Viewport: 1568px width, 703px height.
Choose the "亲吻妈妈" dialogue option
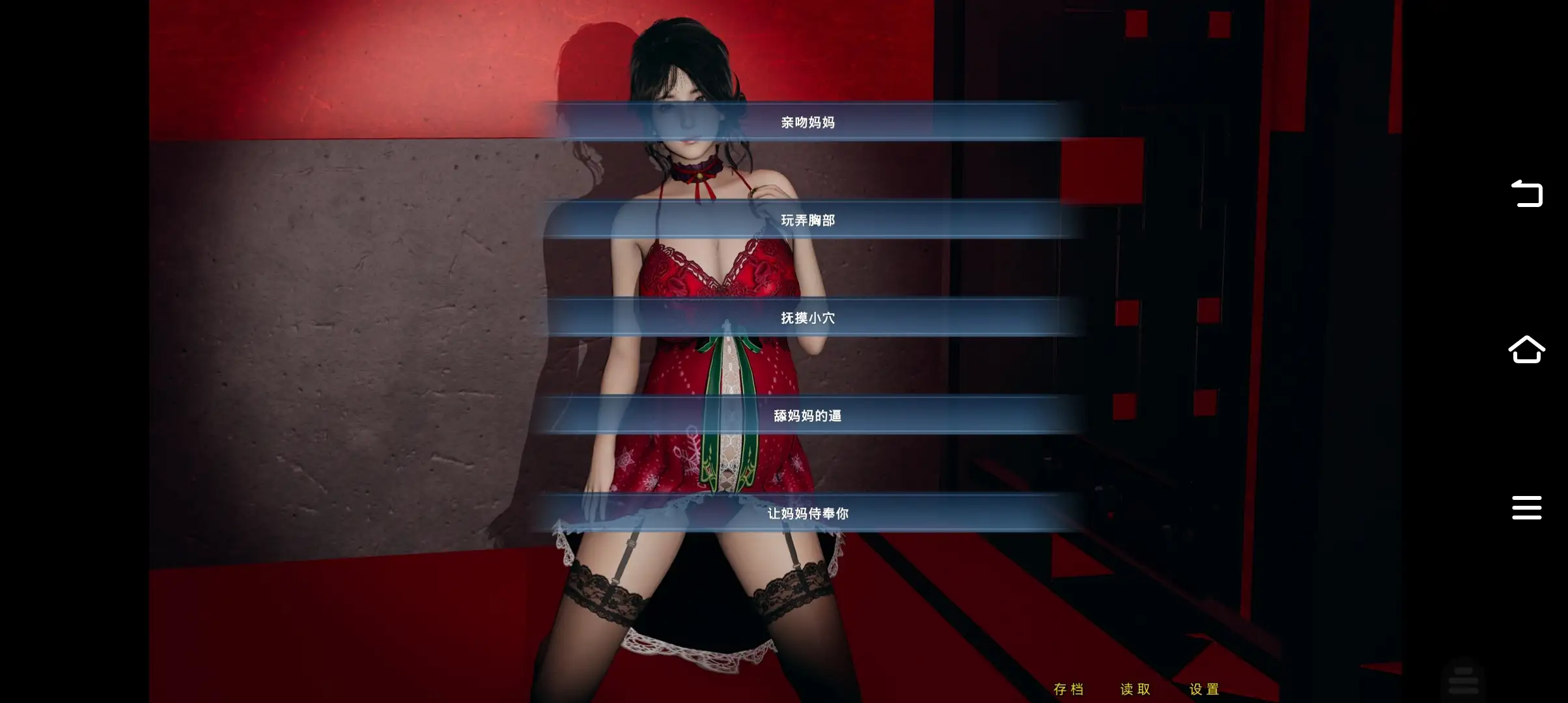coord(807,122)
